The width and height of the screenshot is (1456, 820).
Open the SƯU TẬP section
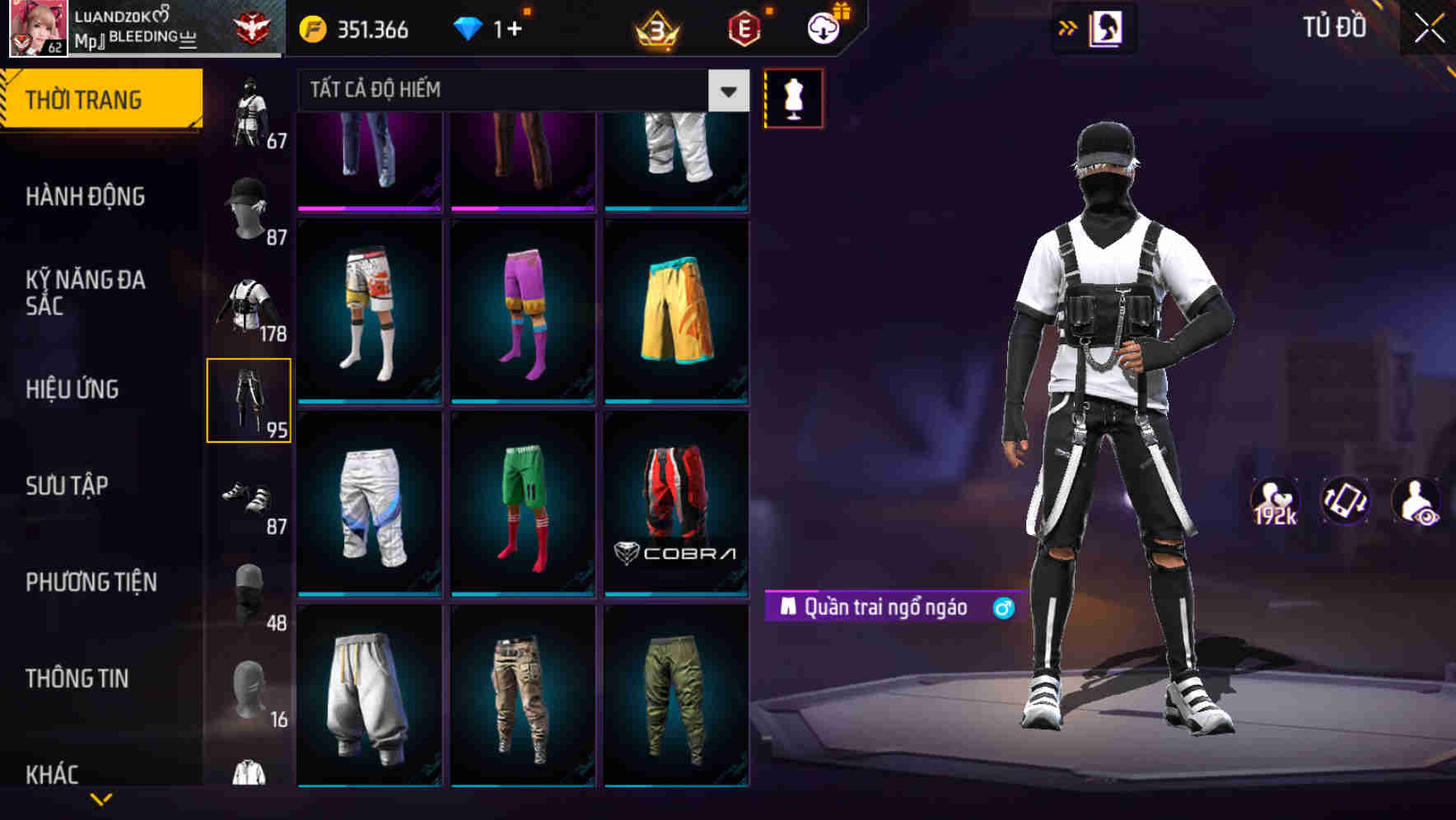tap(68, 486)
